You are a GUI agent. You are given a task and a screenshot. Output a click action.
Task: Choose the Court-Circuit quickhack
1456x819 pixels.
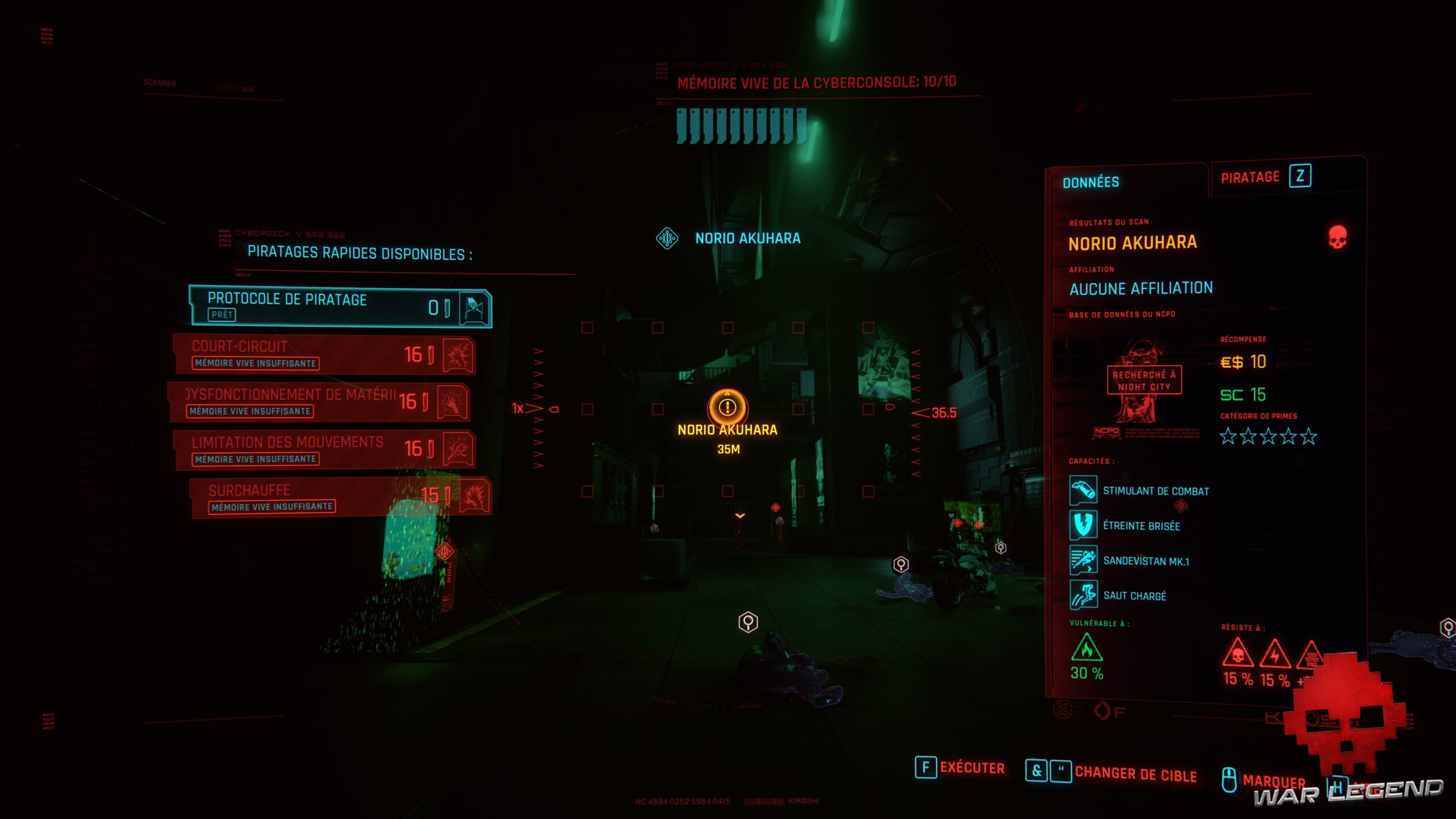point(324,354)
